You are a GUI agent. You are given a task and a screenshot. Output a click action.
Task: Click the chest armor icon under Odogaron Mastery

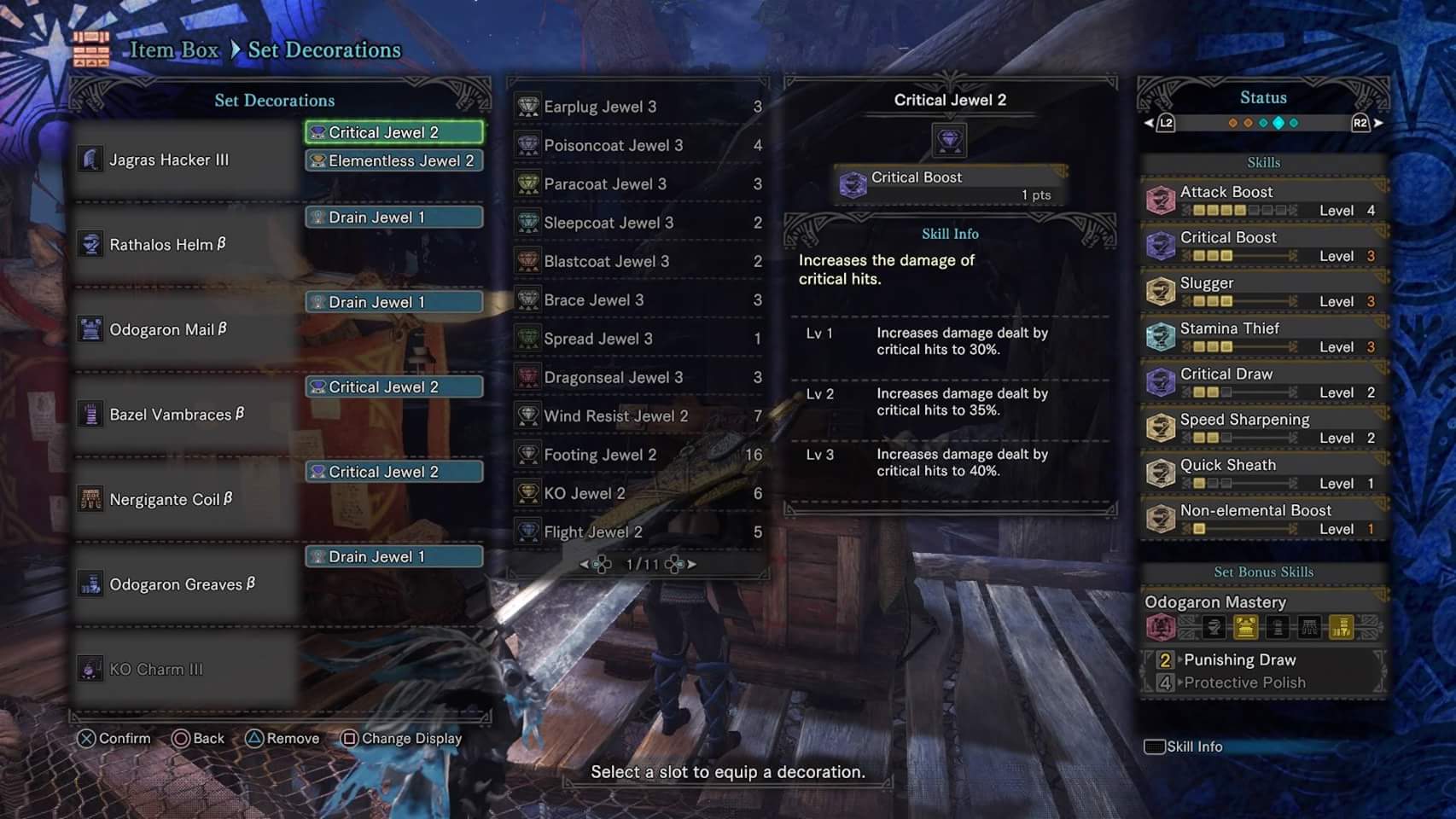(x=1245, y=626)
